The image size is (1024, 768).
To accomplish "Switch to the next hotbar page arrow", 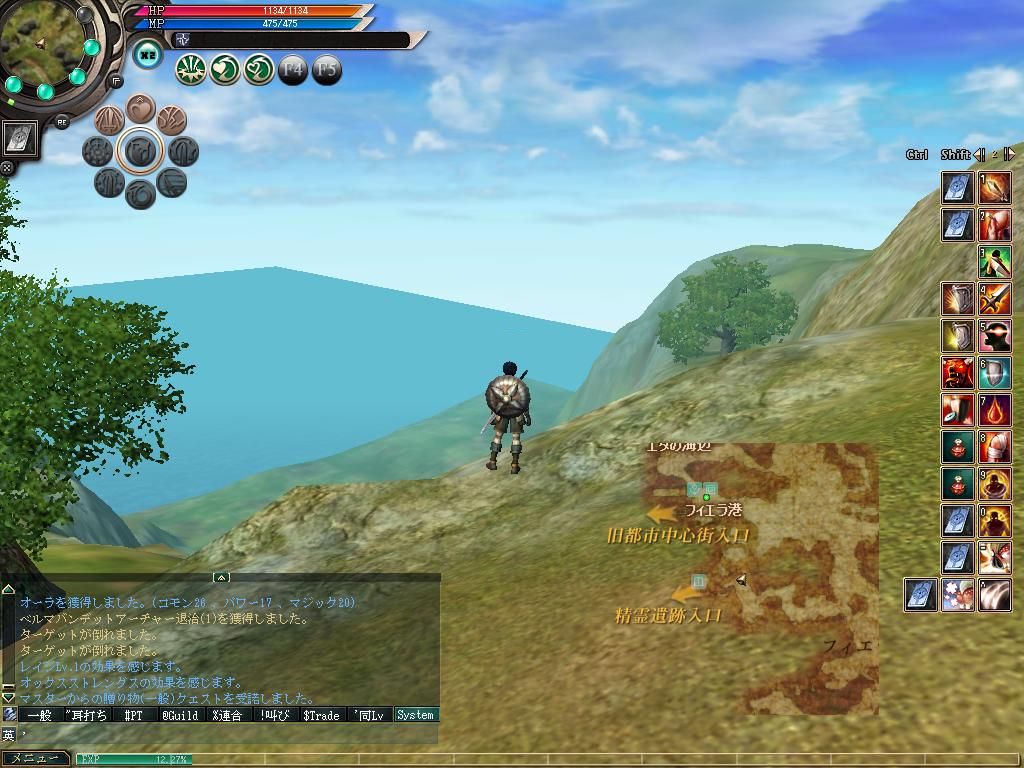I will point(1009,154).
